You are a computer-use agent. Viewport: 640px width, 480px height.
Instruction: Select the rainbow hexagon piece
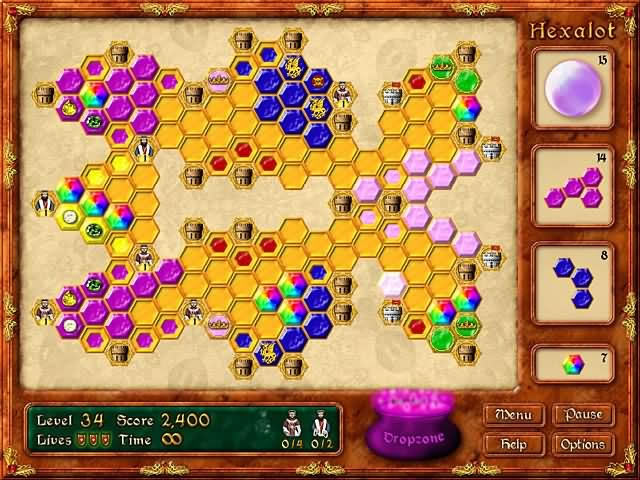(x=571, y=363)
